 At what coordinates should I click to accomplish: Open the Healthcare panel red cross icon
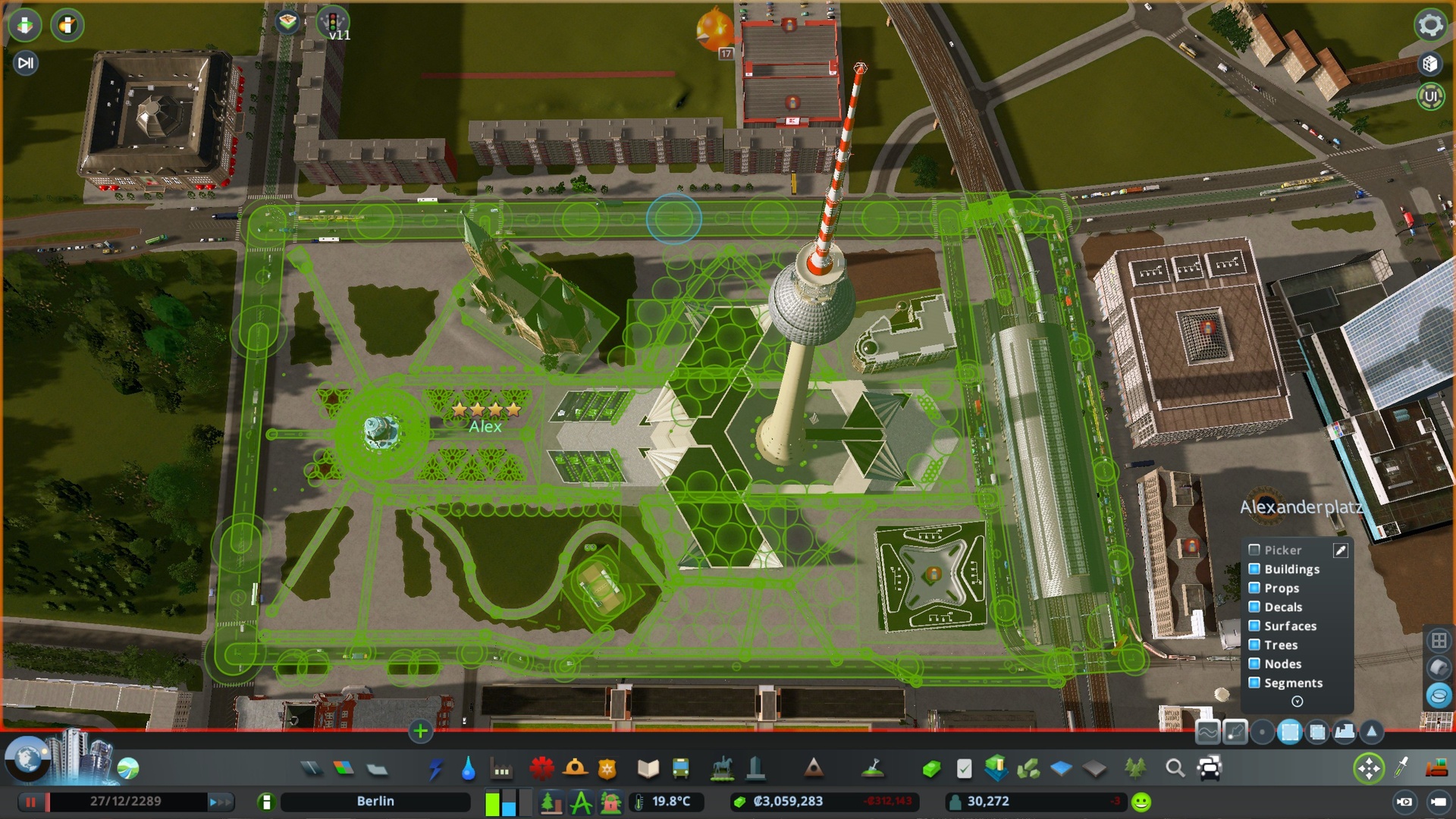pyautogui.click(x=540, y=767)
